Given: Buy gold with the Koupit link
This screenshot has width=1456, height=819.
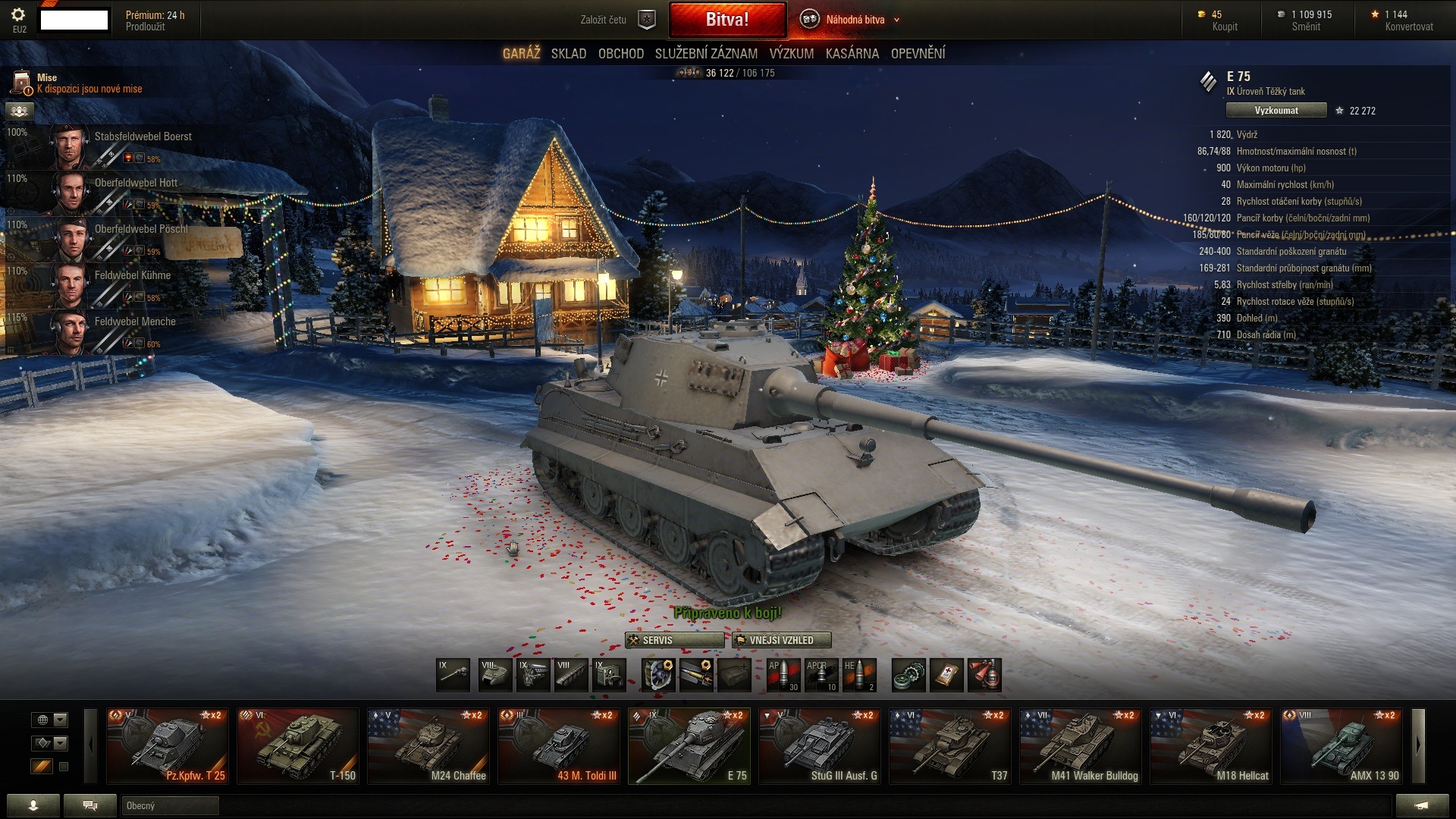Looking at the screenshot, I should point(1224,27).
